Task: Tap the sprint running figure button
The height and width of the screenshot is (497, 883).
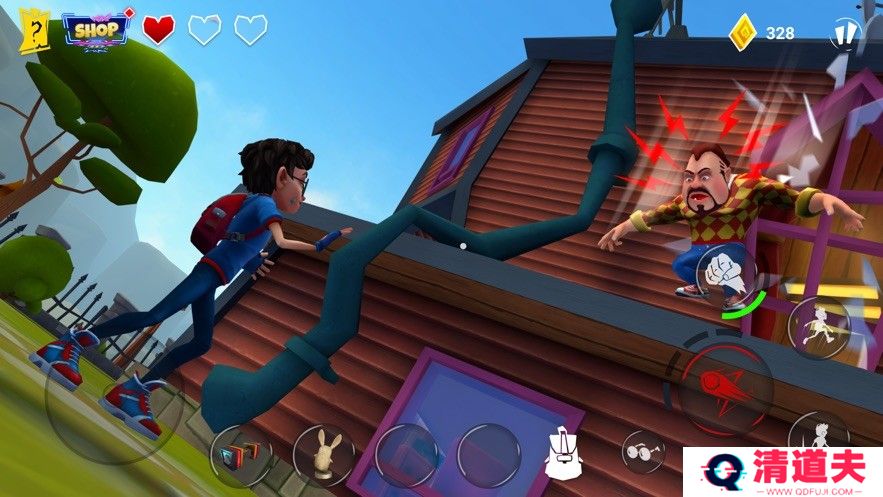Action: pyautogui.click(x=818, y=327)
